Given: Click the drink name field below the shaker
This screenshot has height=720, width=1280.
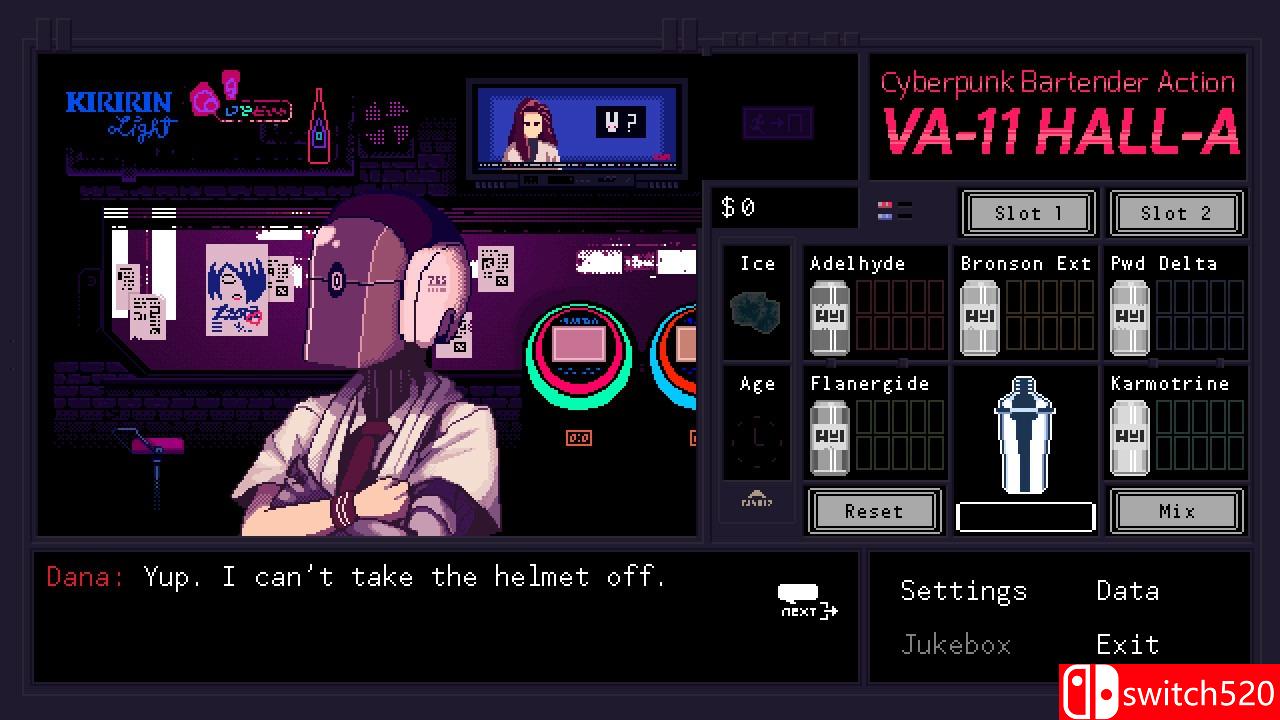Looking at the screenshot, I should click(x=1025, y=515).
